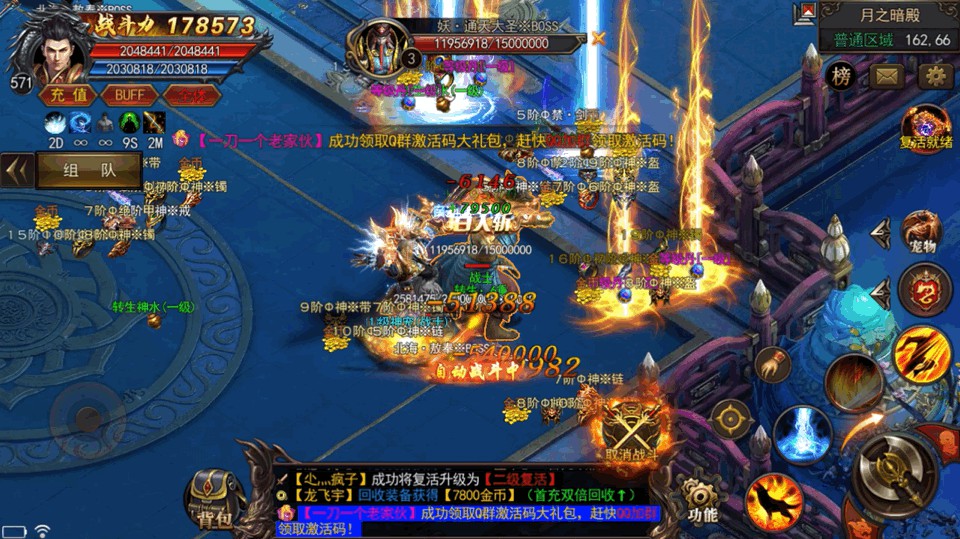Viewport: 960px width, 539px height.
Task: Tap the red dragon emblem button
Action: [924, 290]
